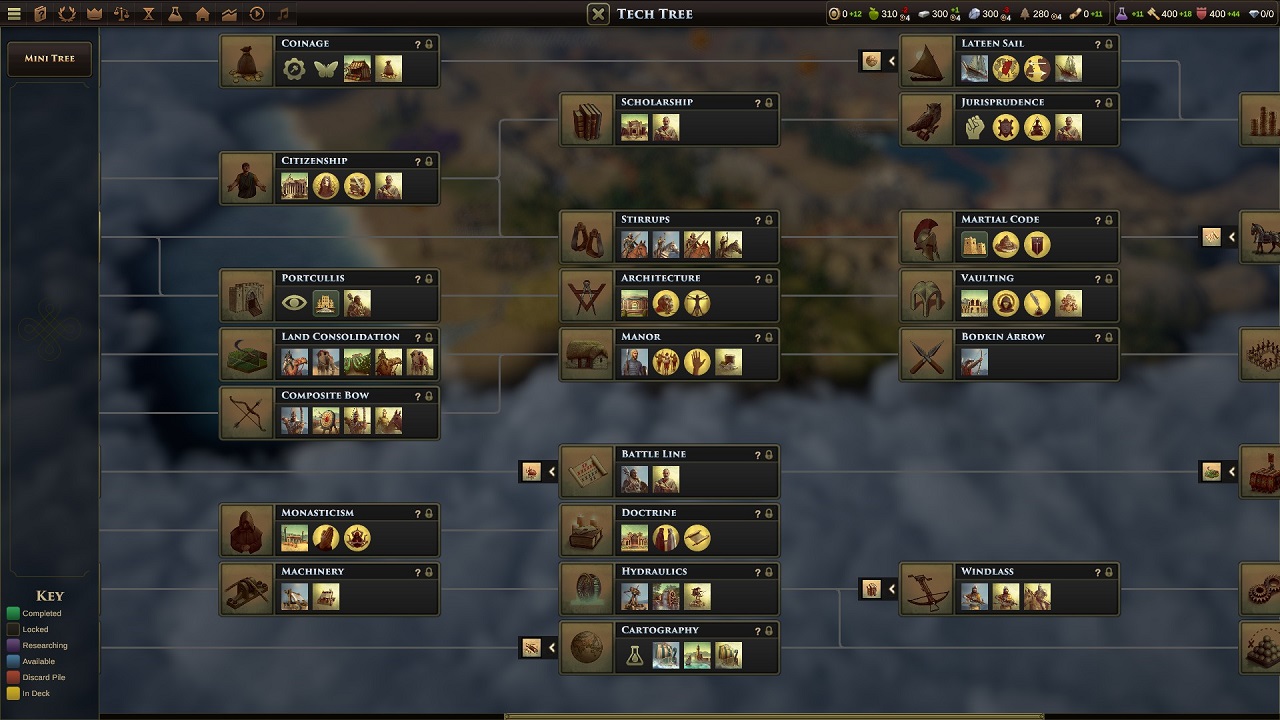This screenshot has width=1280, height=720.
Task: Expand the collapsed tech arrow left of Battle Line
Action: 538,471
